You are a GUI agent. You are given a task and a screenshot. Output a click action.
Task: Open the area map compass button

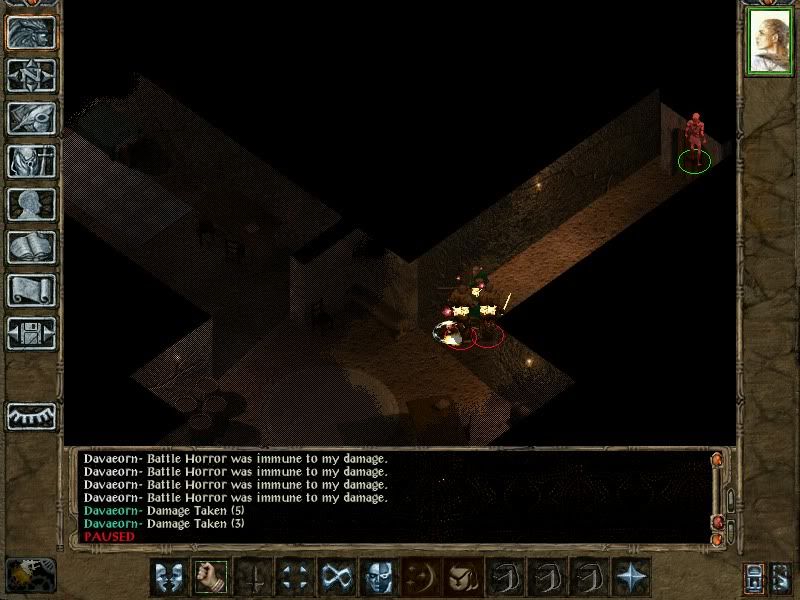tap(31, 75)
